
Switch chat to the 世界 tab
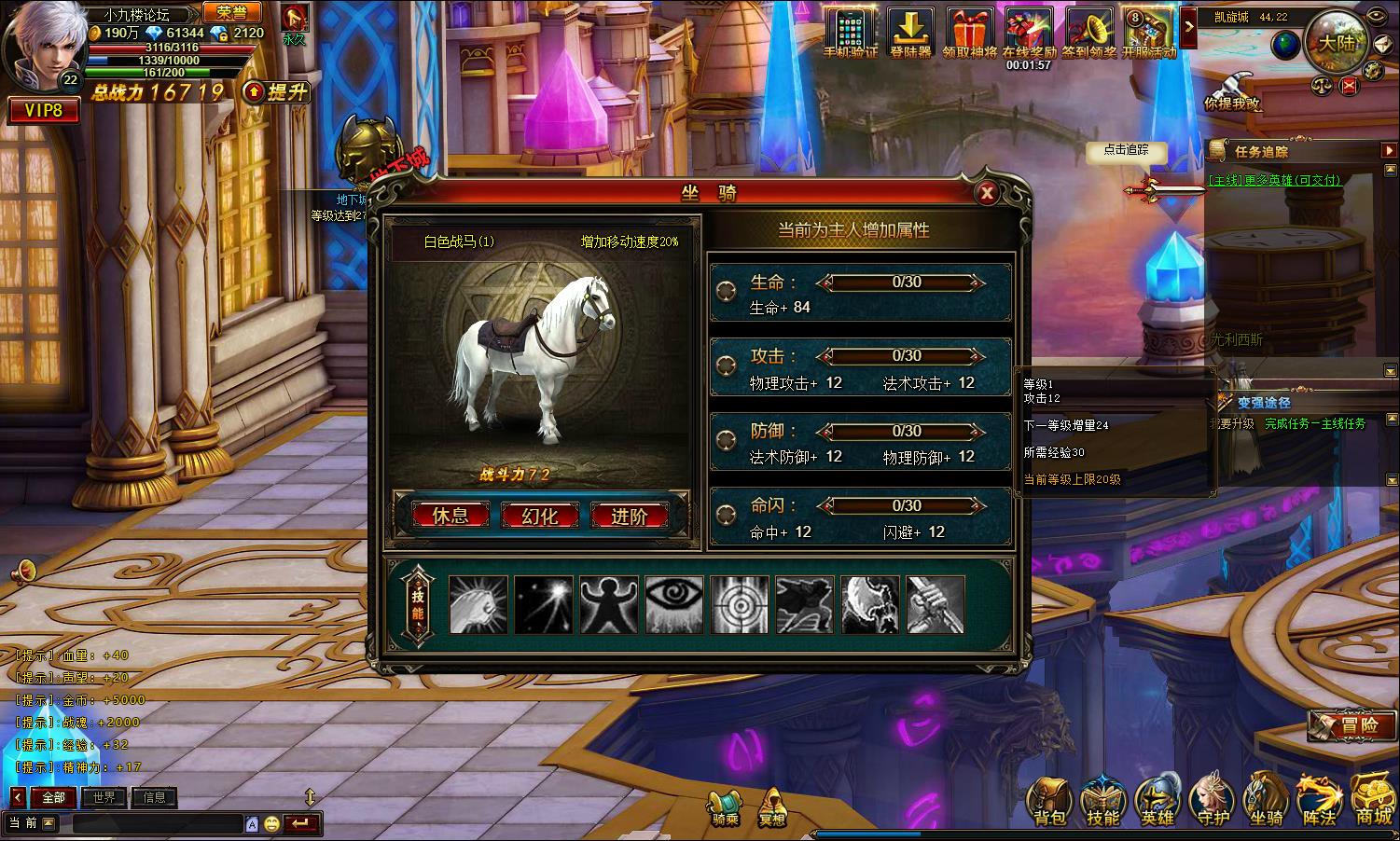[x=104, y=797]
